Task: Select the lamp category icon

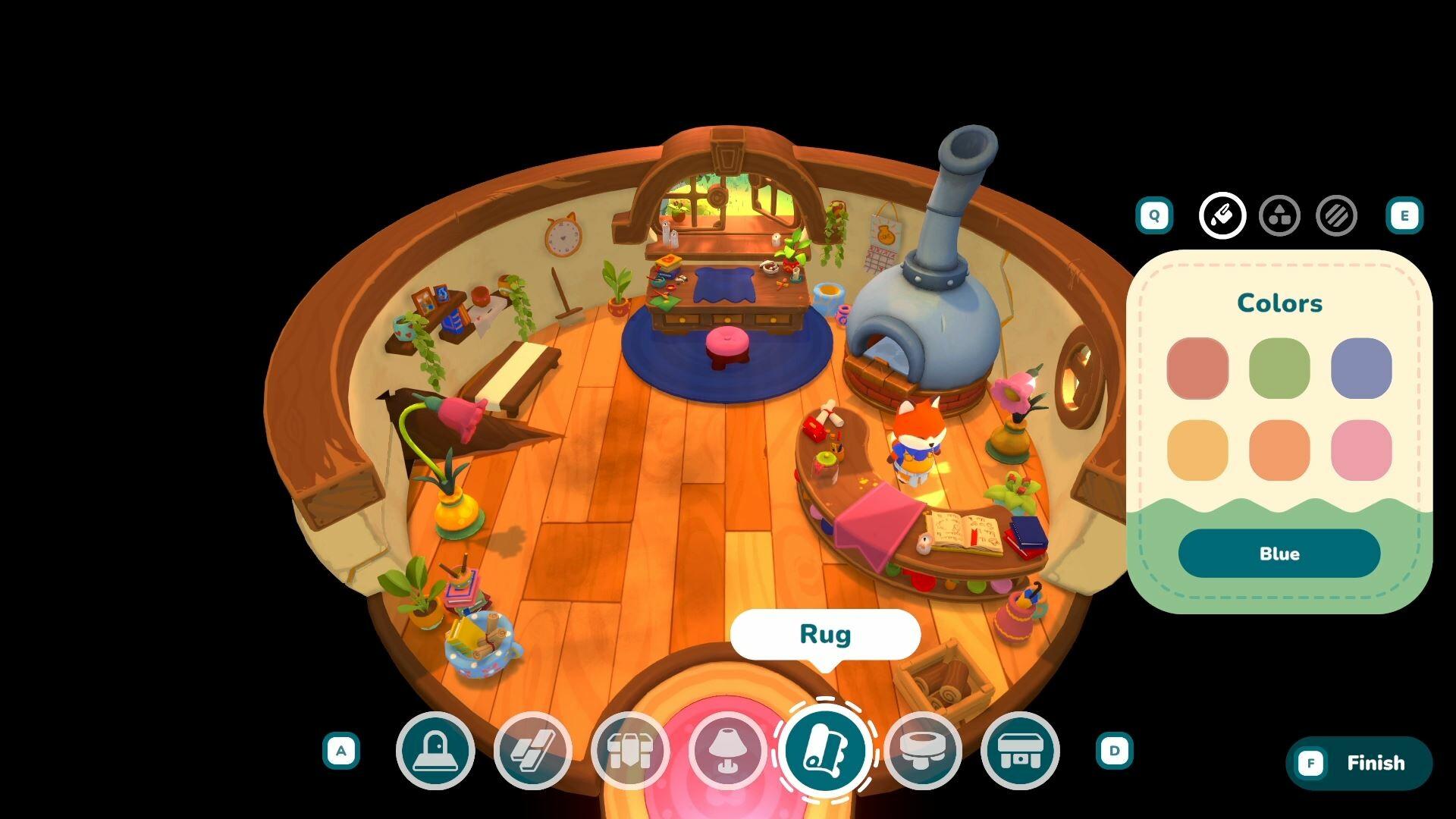Action: 727,751
